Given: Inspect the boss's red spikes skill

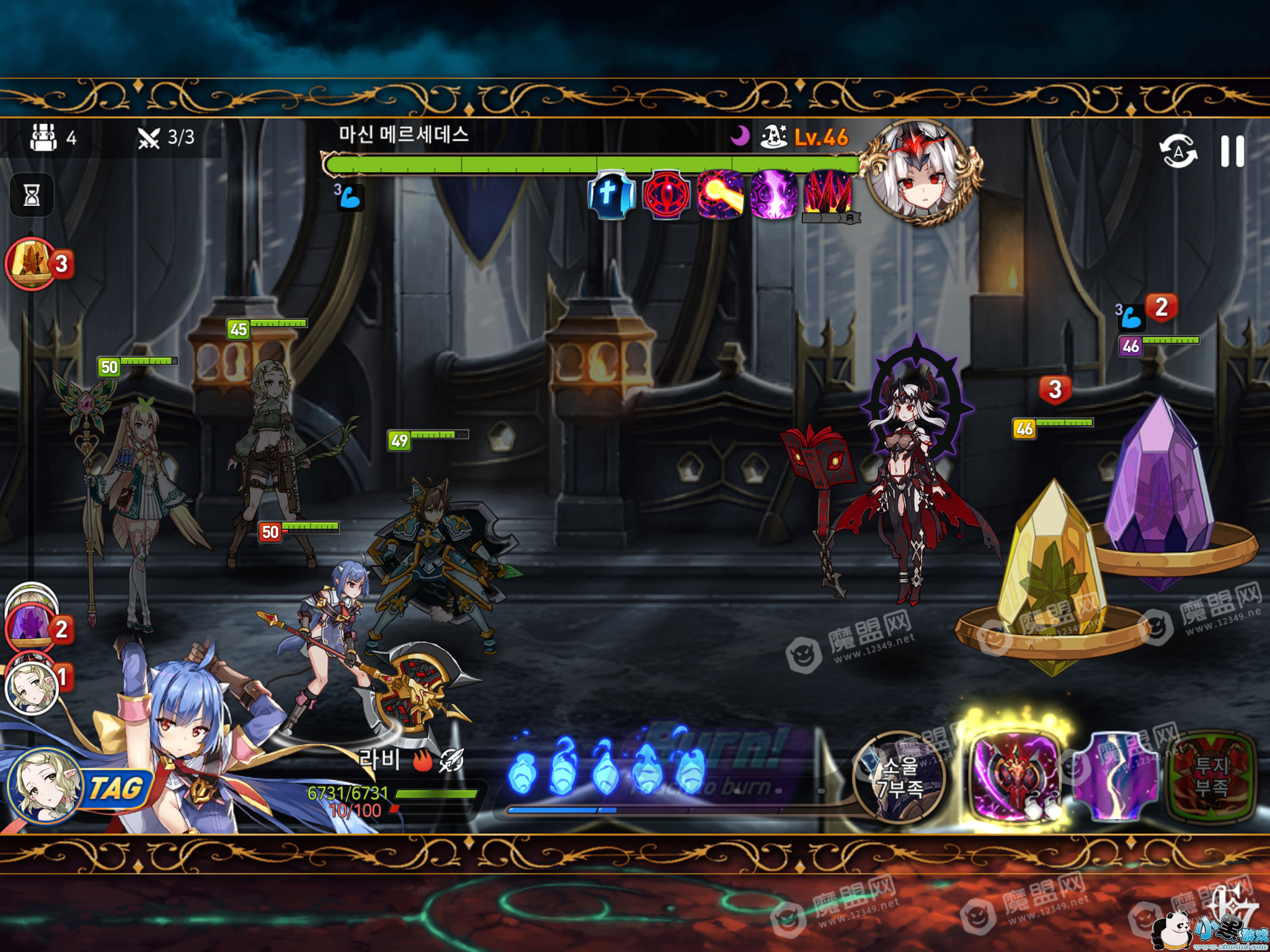Looking at the screenshot, I should [x=828, y=193].
